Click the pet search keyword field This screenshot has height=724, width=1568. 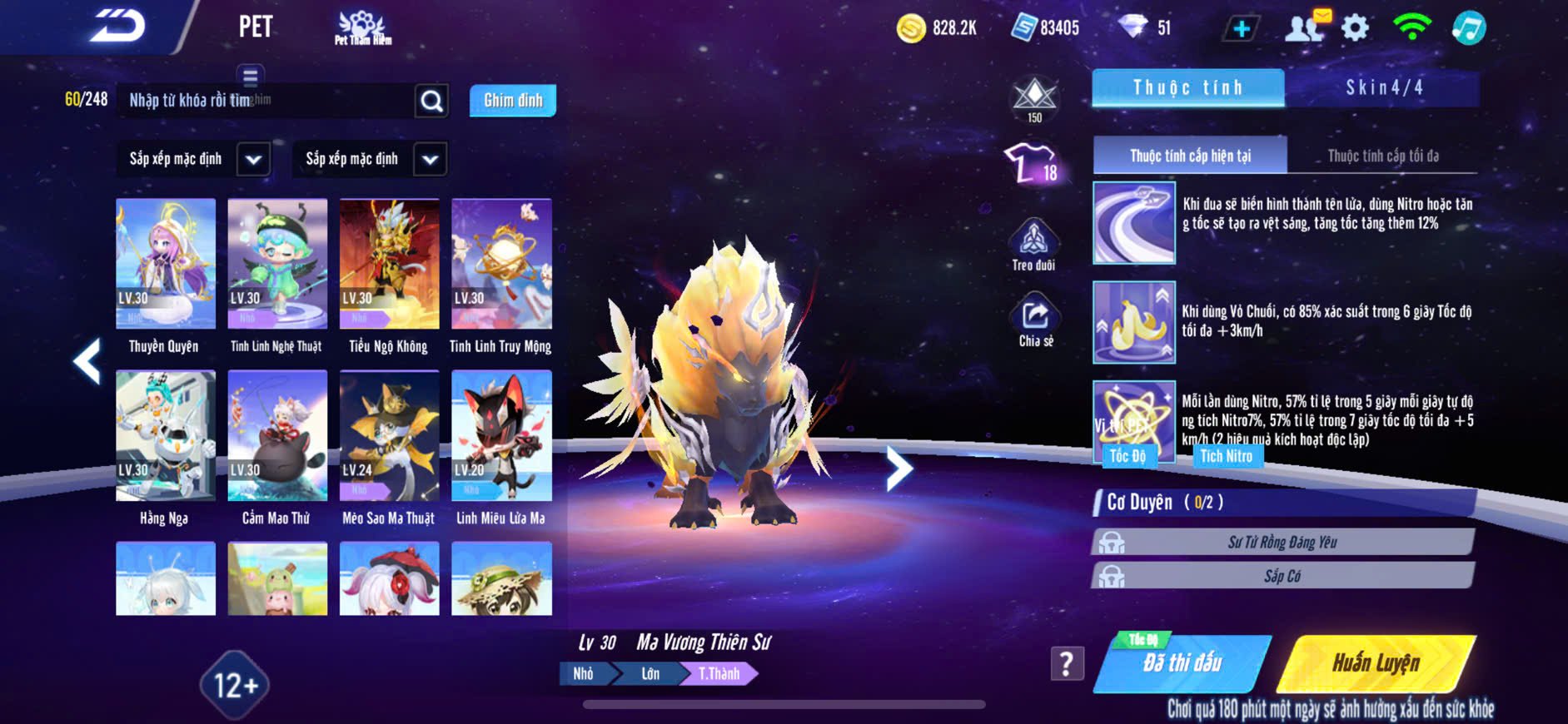coord(266,101)
